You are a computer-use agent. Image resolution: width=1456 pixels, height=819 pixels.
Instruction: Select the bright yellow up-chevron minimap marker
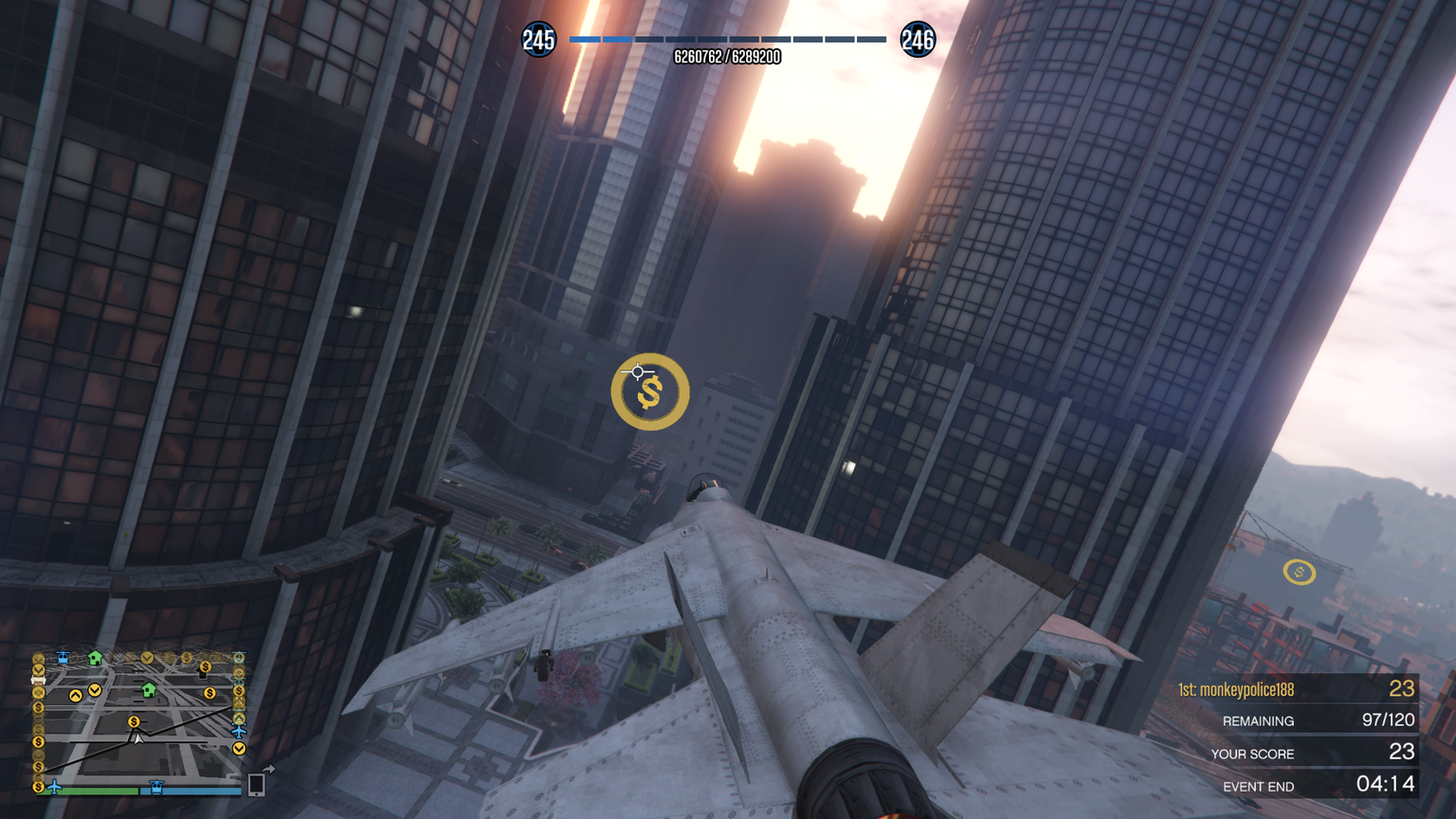coord(76,696)
